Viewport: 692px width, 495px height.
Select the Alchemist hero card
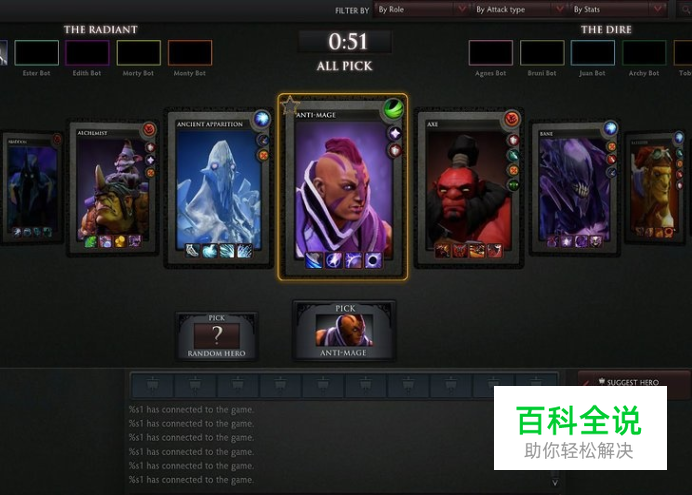109,187
